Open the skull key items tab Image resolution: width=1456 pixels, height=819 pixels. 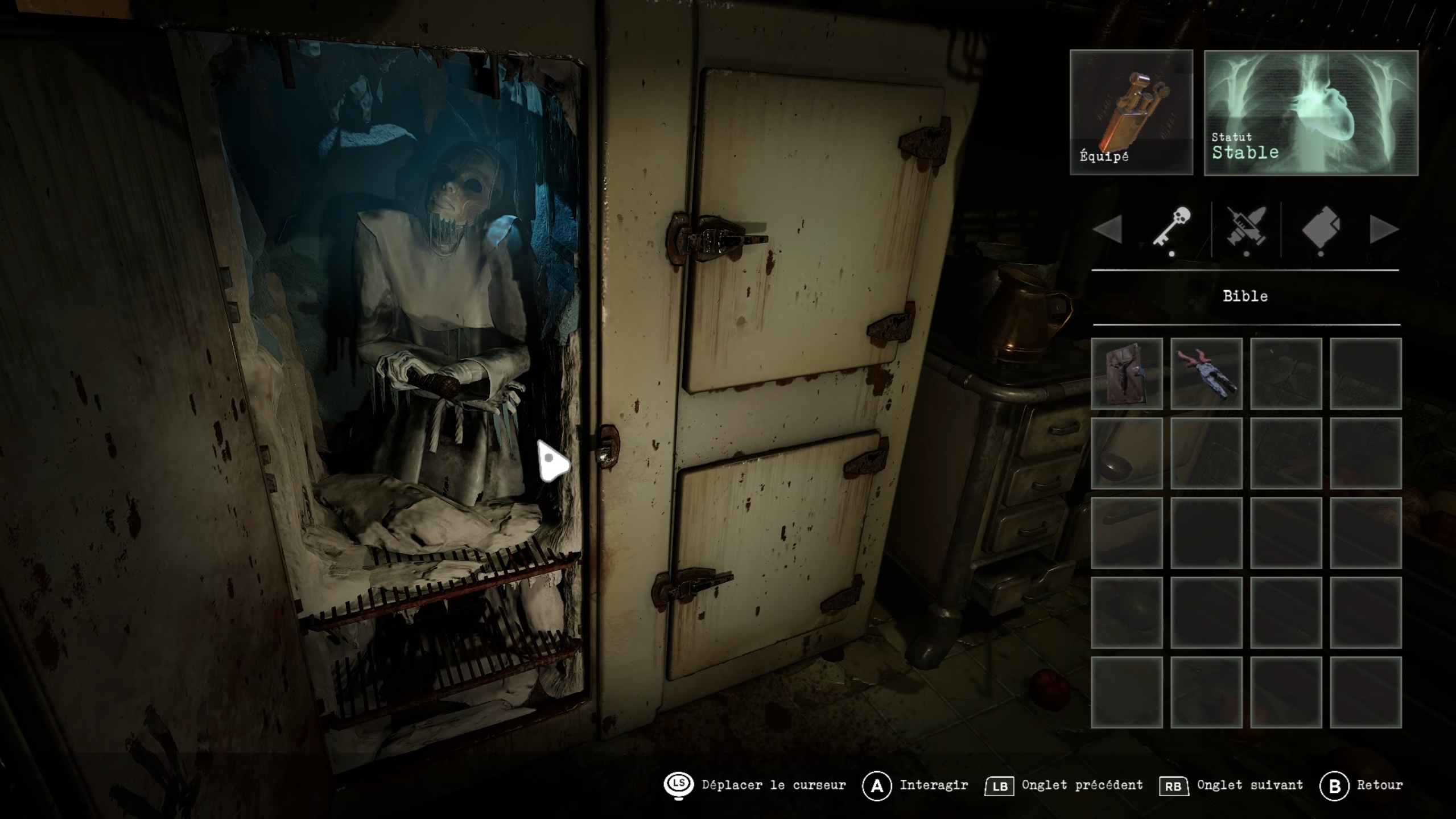click(1172, 228)
